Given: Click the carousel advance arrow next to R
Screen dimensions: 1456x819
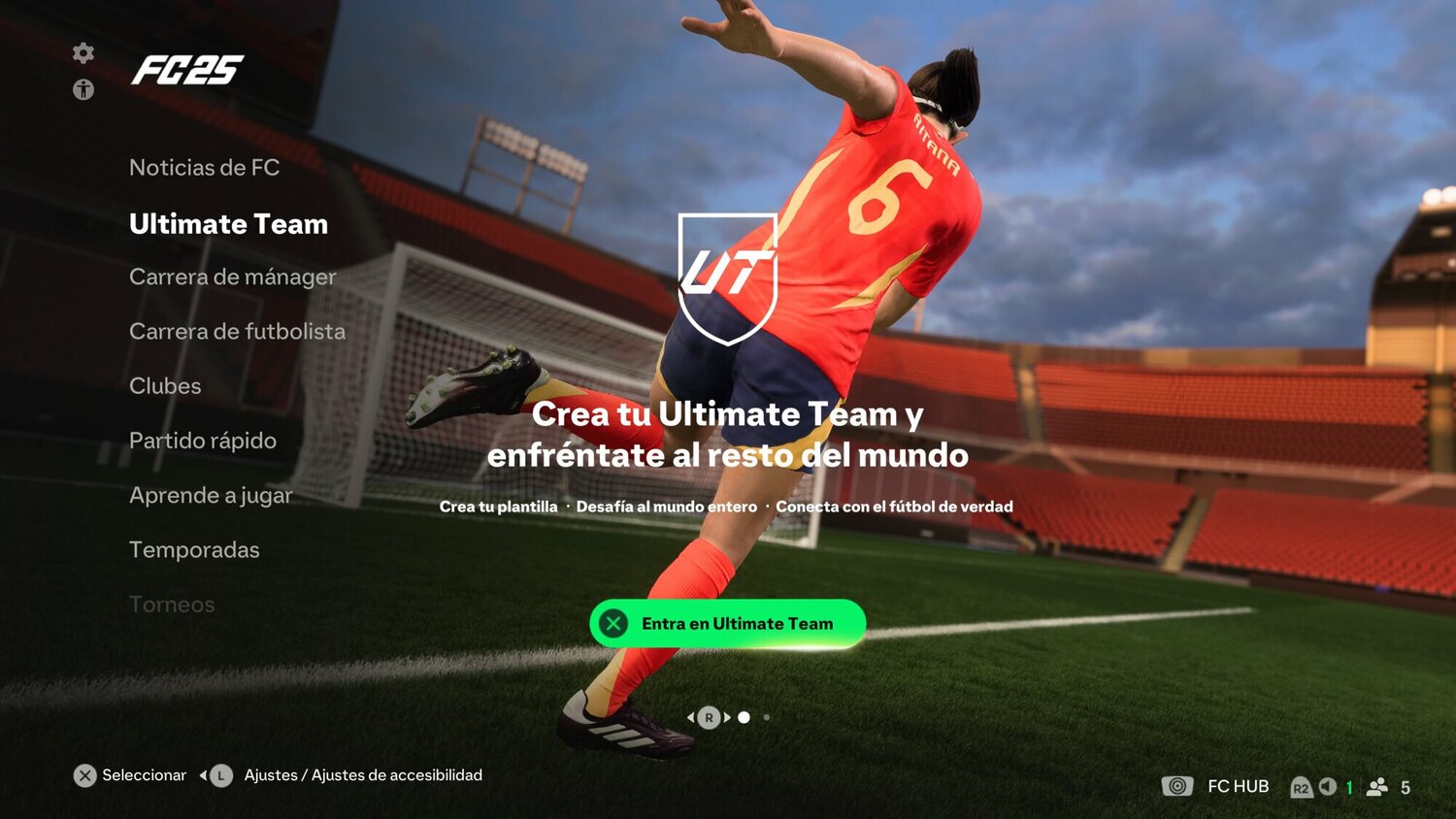Looking at the screenshot, I should [726, 717].
